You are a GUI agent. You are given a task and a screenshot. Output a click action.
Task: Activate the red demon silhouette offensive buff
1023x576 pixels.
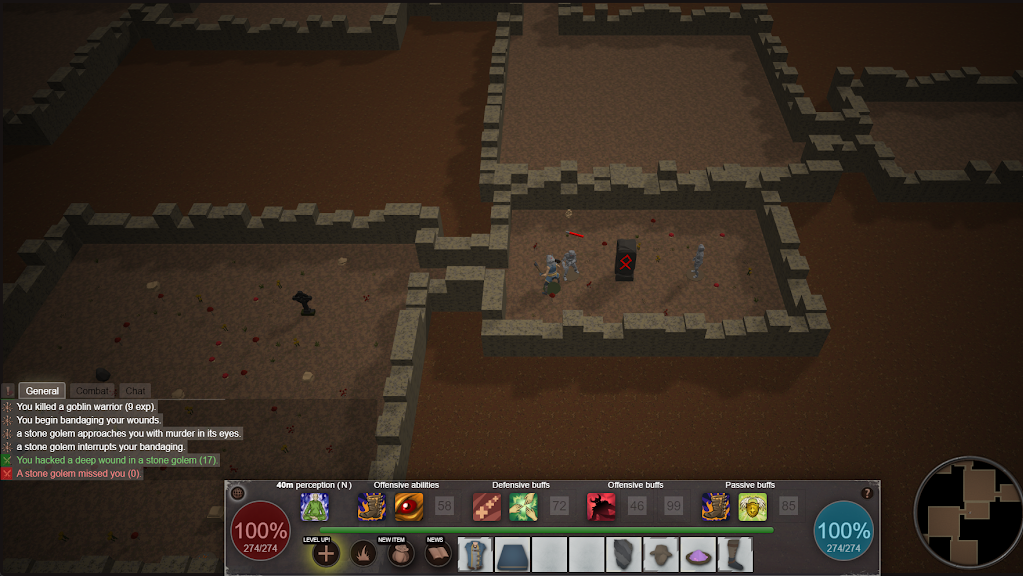point(601,507)
